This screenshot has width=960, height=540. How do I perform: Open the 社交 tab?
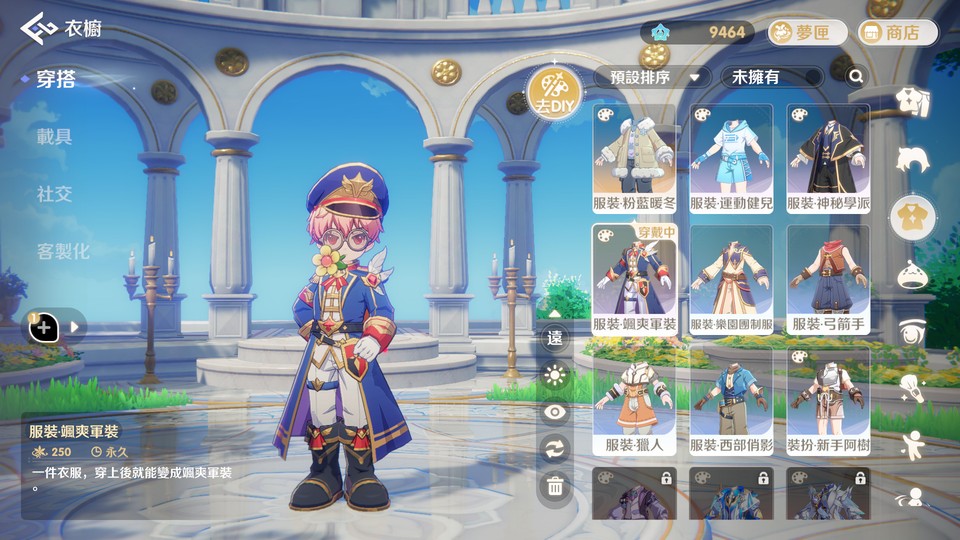(55, 193)
